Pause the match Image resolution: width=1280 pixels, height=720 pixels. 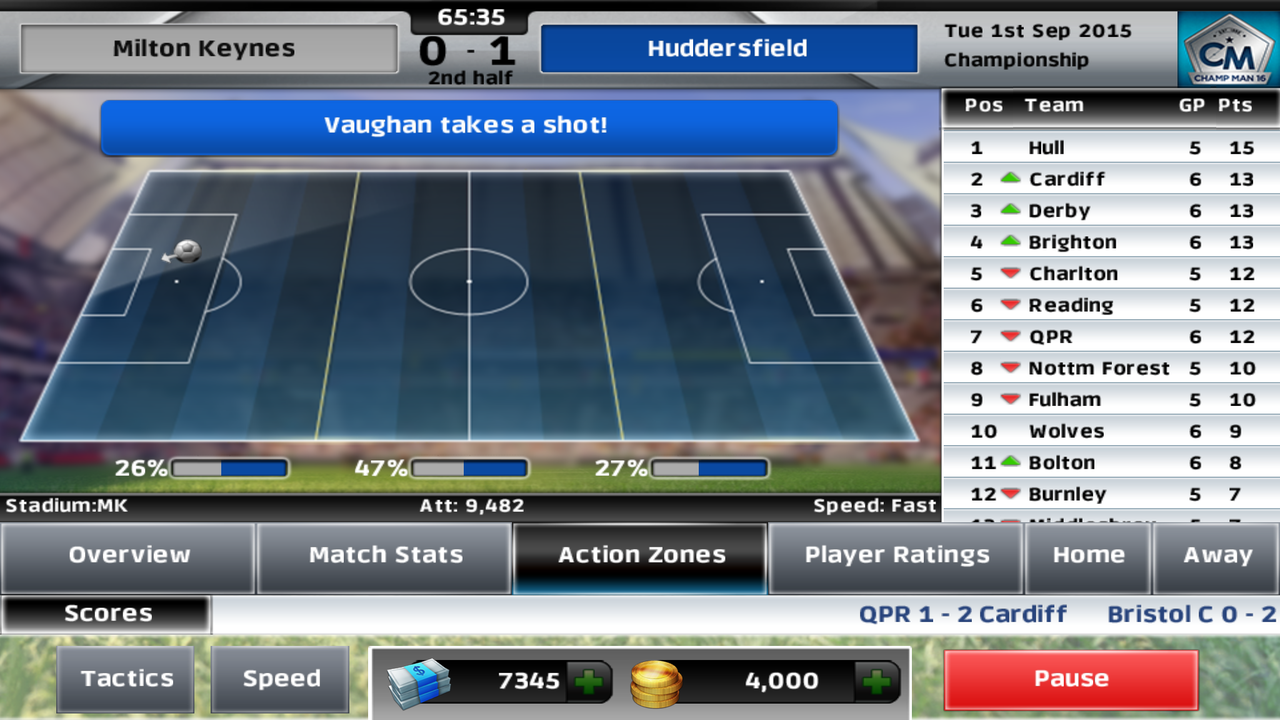click(x=1071, y=679)
